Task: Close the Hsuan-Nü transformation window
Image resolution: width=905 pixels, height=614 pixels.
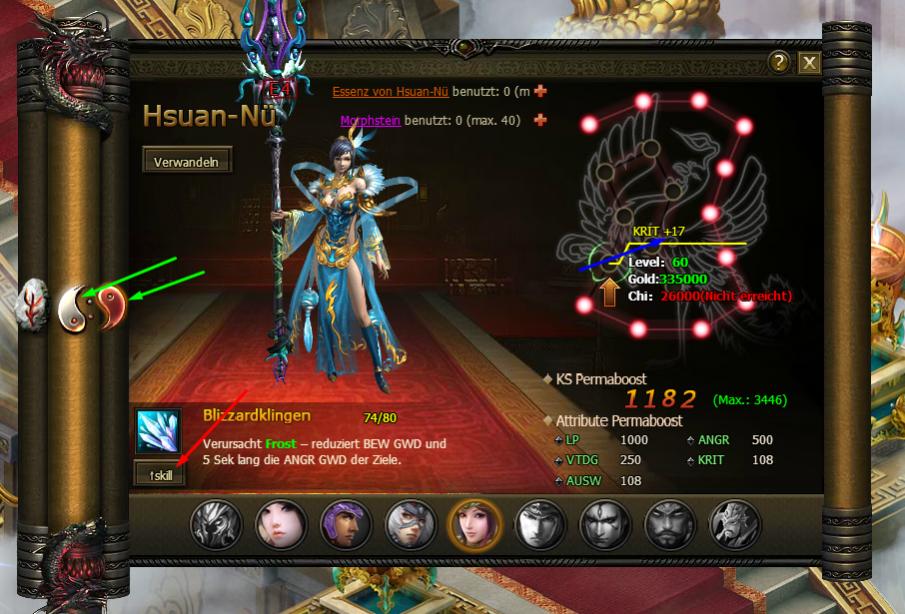Action: click(809, 63)
